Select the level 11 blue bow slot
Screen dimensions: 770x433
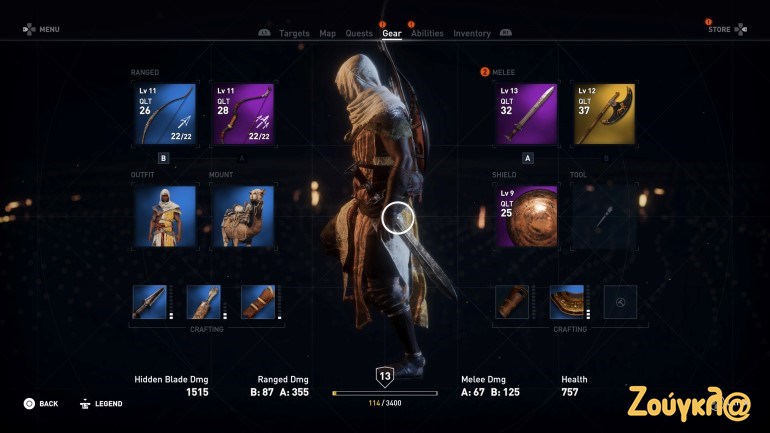tap(163, 114)
